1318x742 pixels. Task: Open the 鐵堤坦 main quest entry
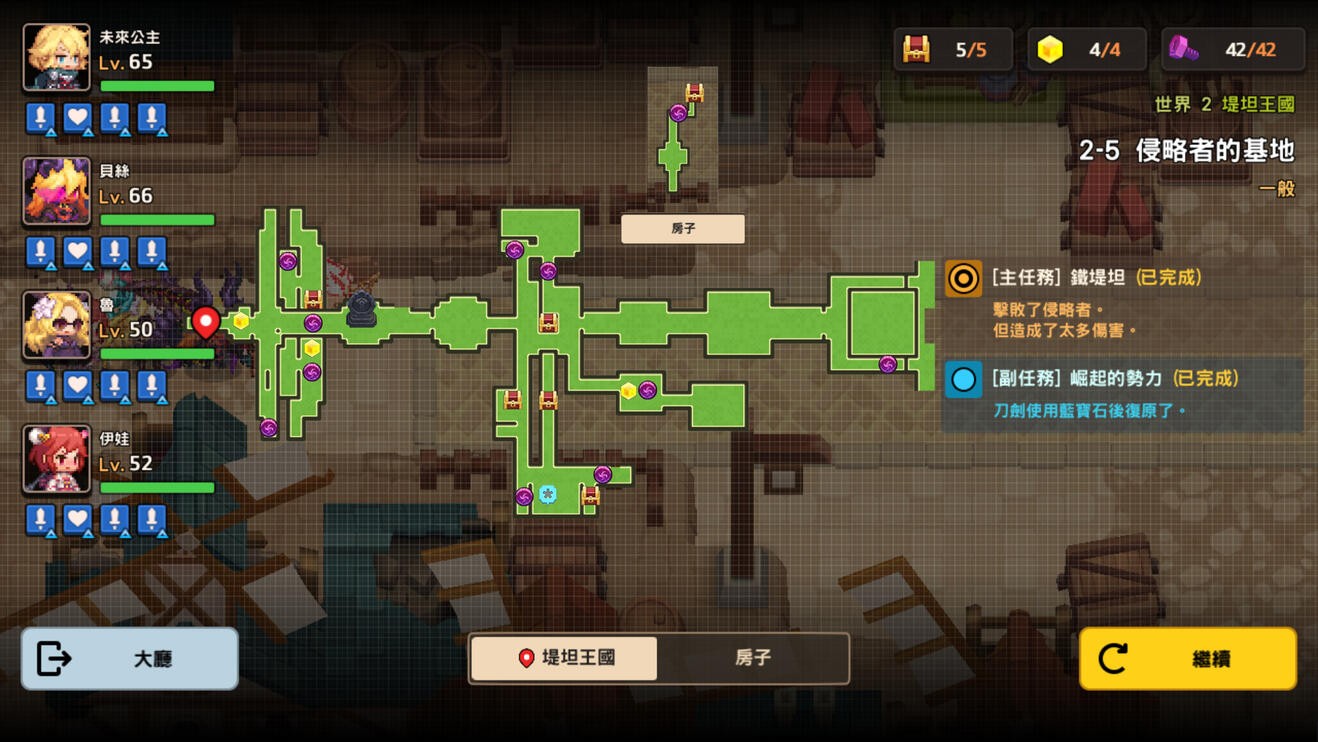click(x=1120, y=302)
